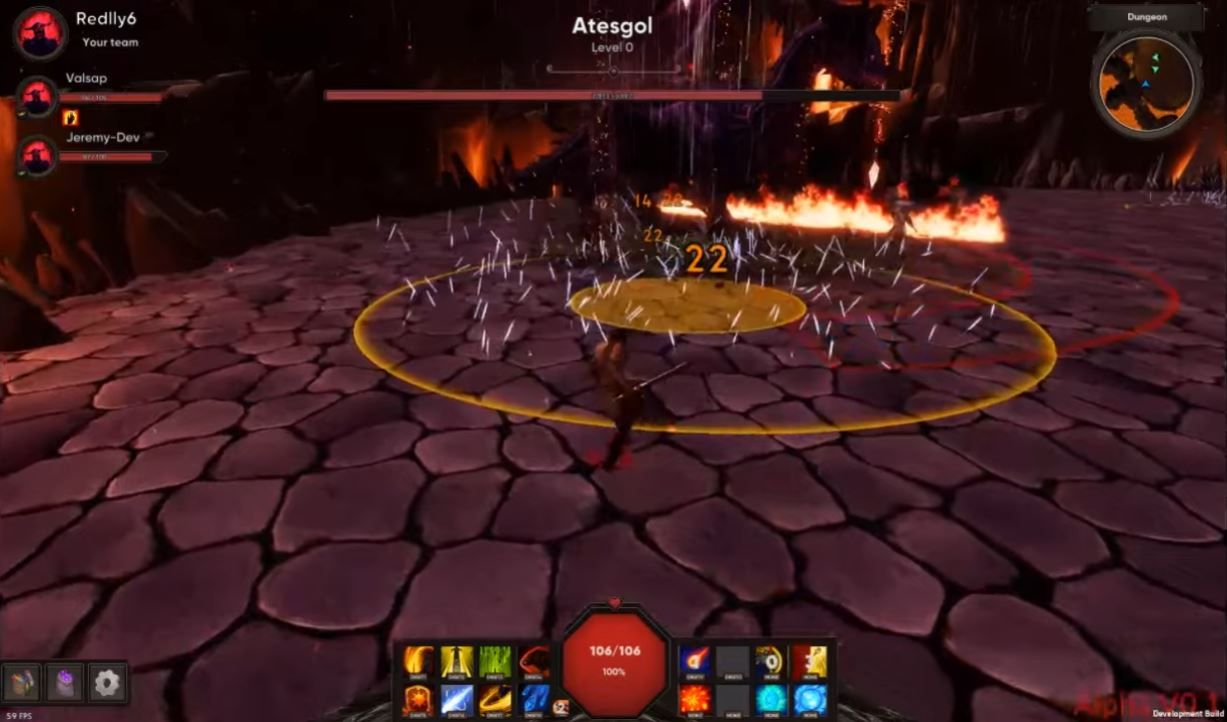Select teammate Valsap's portrait

[x=38, y=96]
